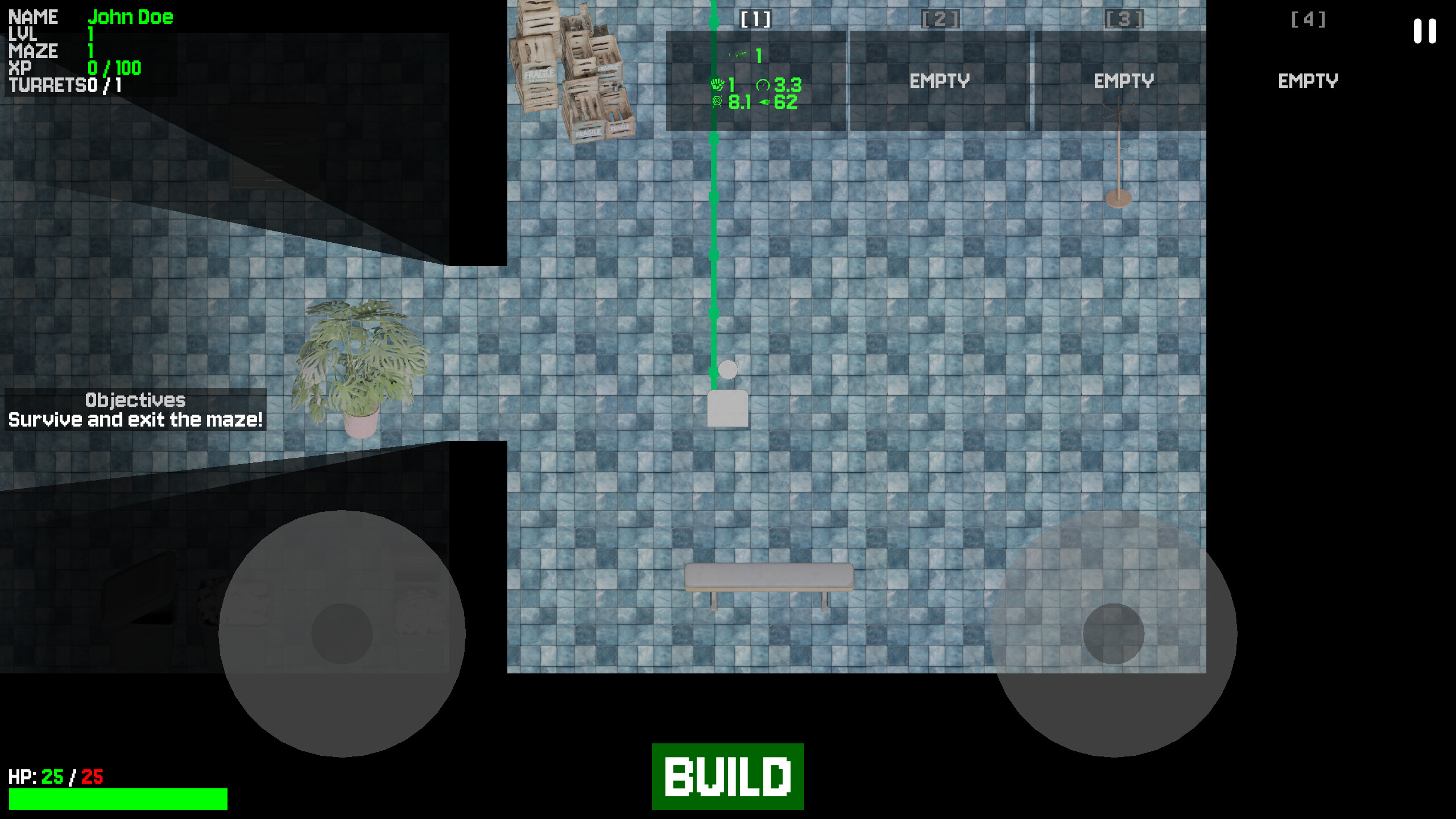
Task: Click the green HP progress bar
Action: pos(119,799)
